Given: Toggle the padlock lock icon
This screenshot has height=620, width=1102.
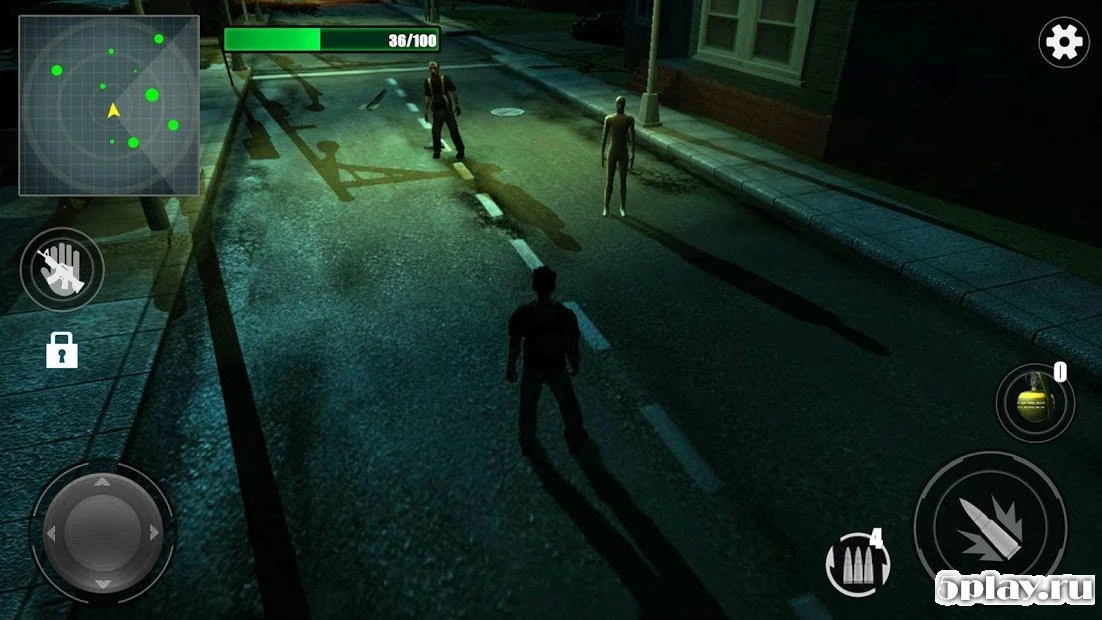Looking at the screenshot, I should click(x=62, y=350).
